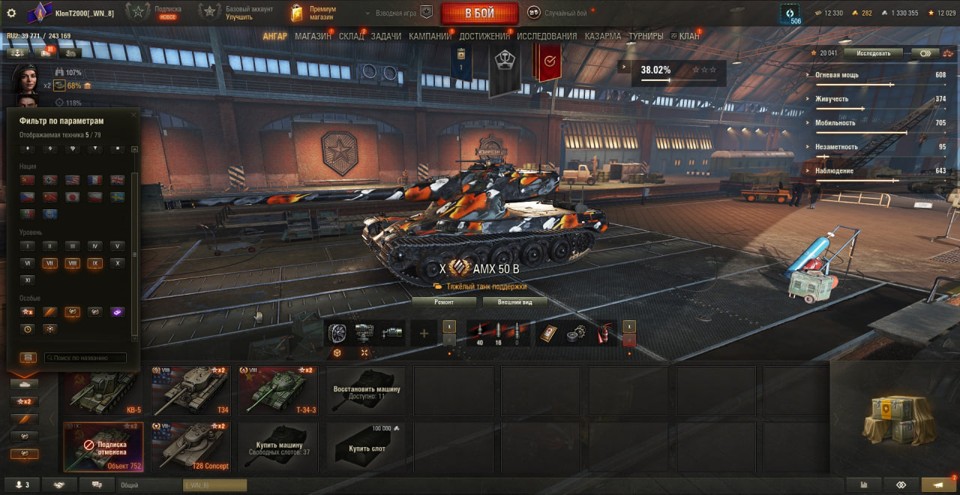The width and height of the screenshot is (960, 495).
Task: Click the Купить слот buy slot tile
Action: pyautogui.click(x=365, y=445)
